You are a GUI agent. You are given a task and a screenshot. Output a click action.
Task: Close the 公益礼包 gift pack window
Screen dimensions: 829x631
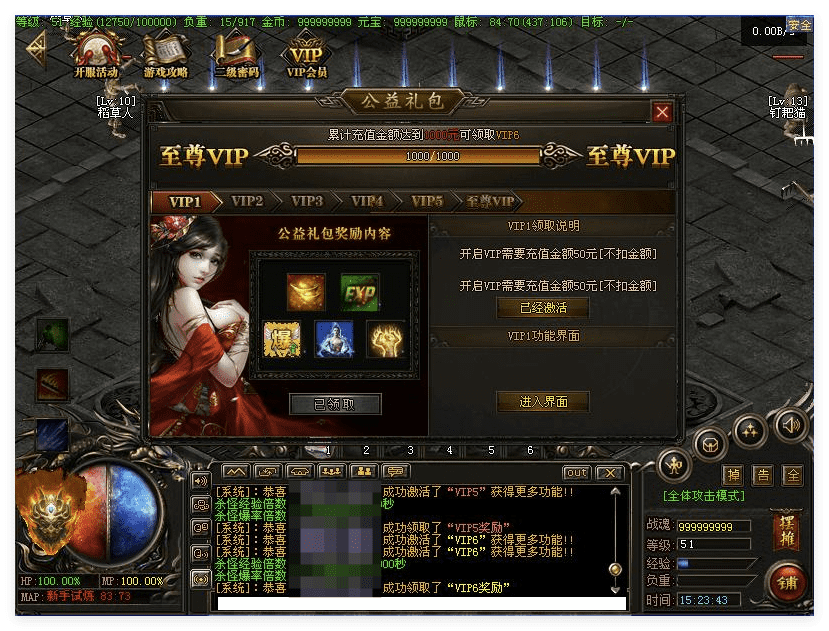pos(661,112)
